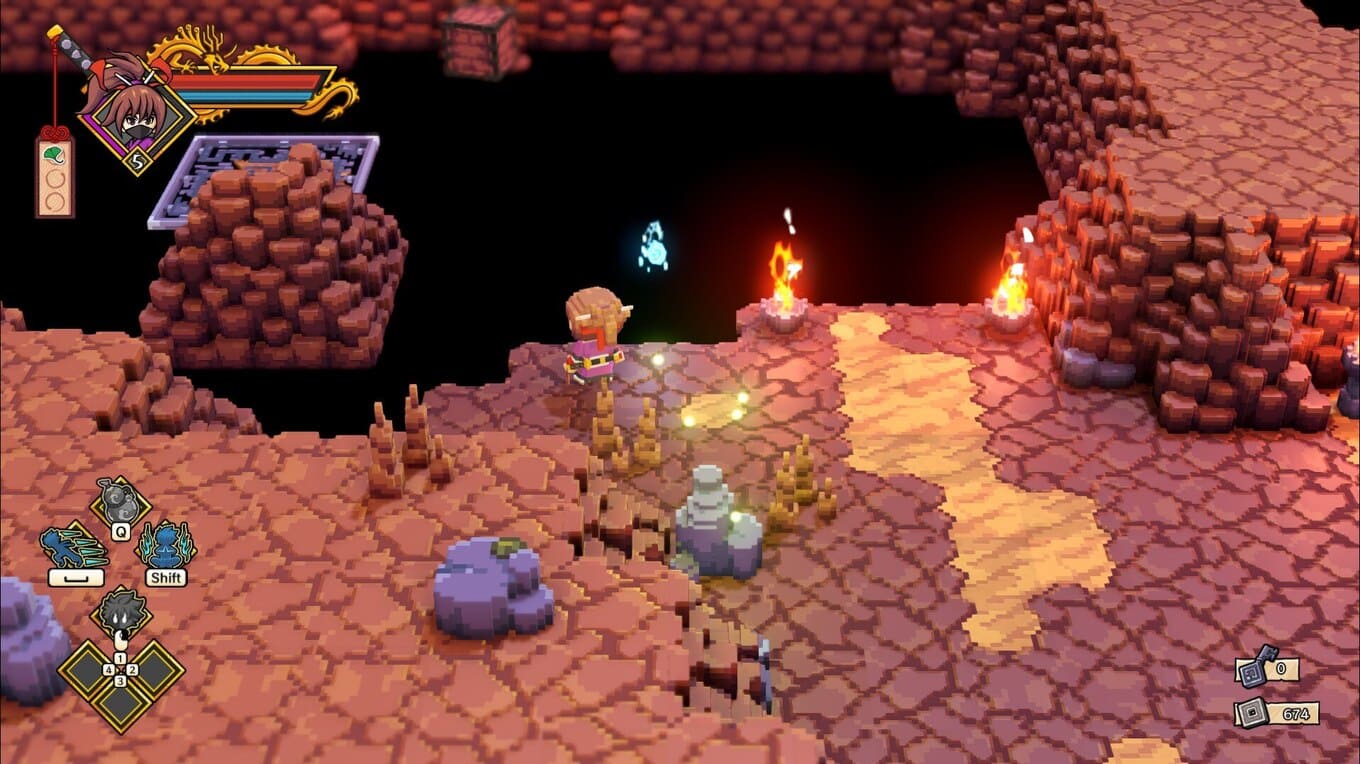Open the hanging charm tag with leaf
The height and width of the screenshot is (764, 1360).
coord(55,176)
